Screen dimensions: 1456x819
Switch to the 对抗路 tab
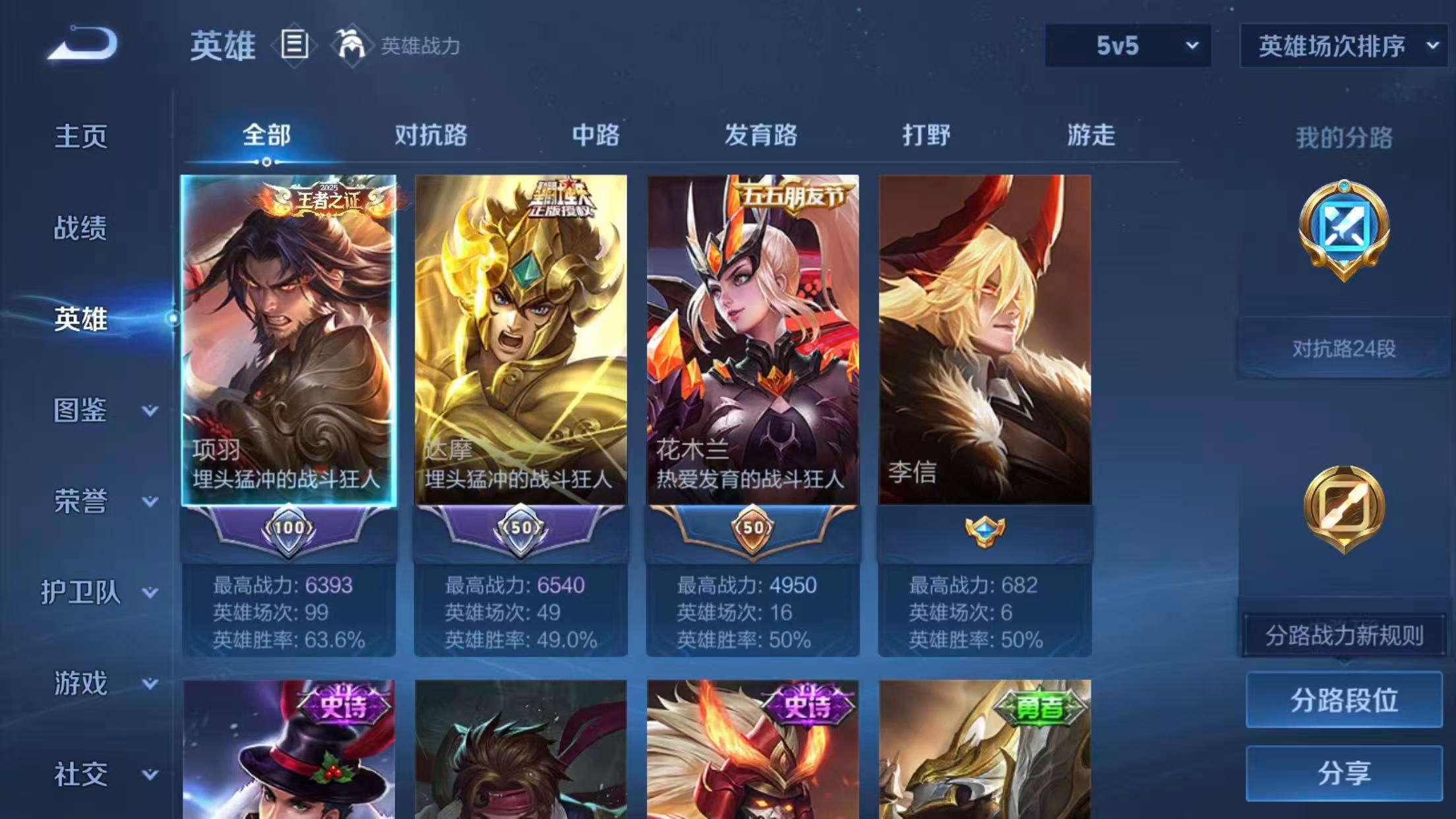pos(431,136)
